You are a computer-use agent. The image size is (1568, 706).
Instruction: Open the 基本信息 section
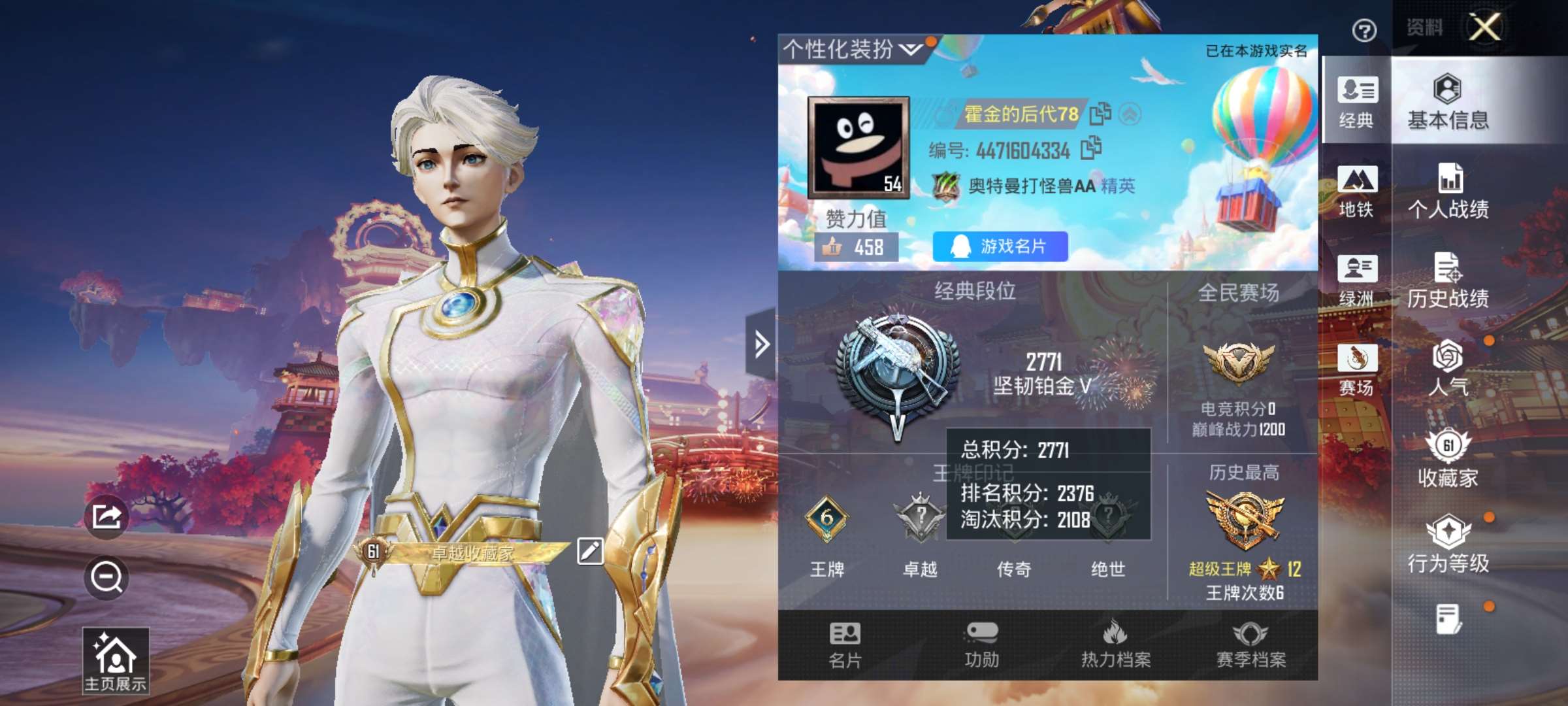(1448, 102)
